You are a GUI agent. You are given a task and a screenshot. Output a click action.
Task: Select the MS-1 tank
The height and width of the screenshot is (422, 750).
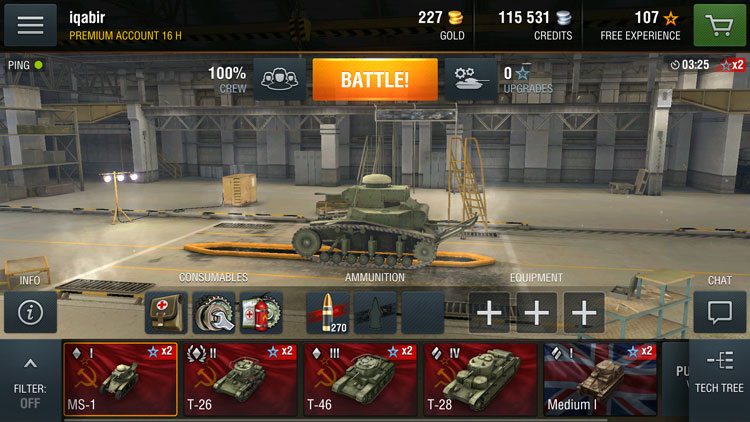[120, 379]
